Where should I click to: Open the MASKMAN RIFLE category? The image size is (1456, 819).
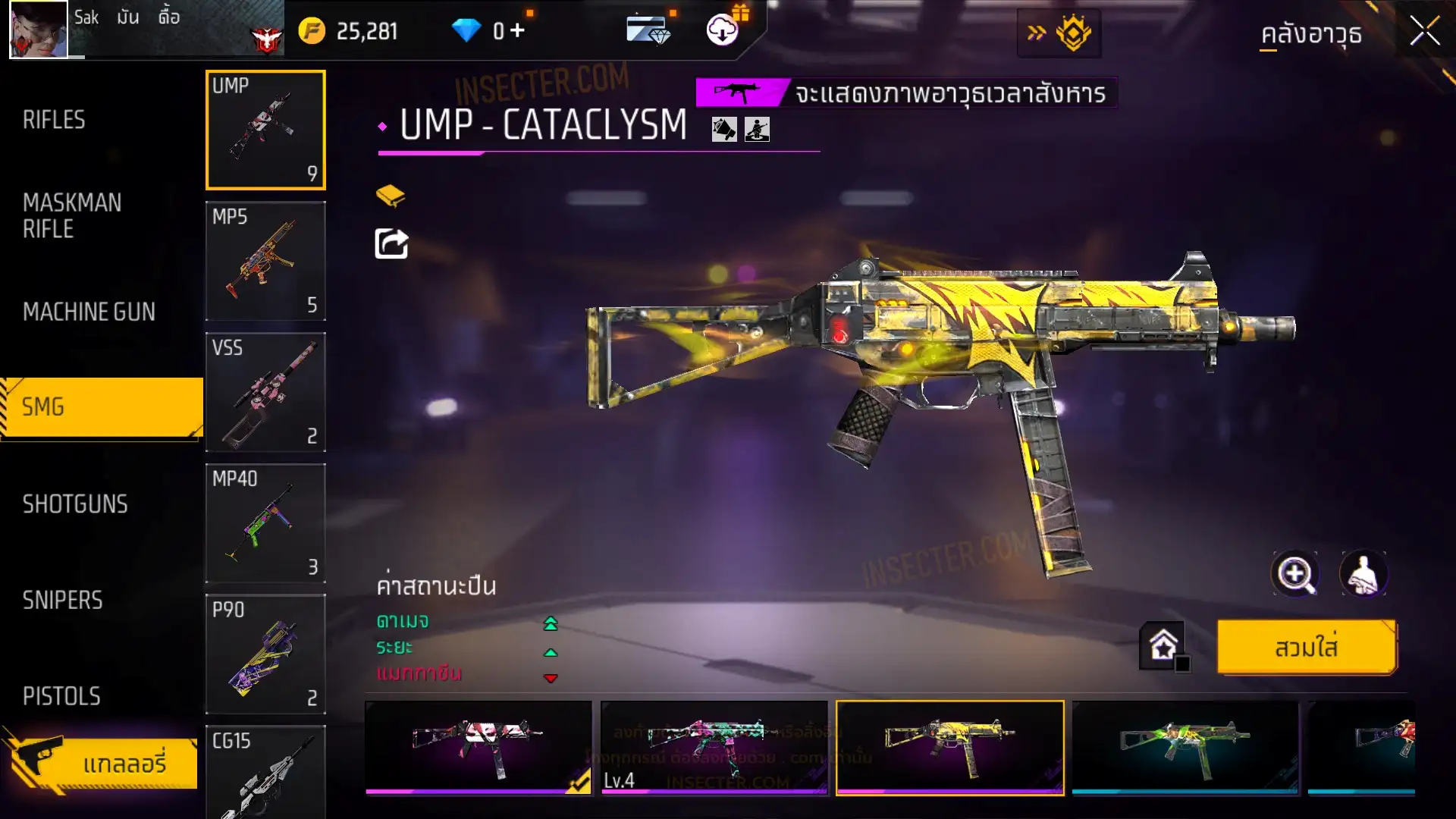(x=72, y=215)
